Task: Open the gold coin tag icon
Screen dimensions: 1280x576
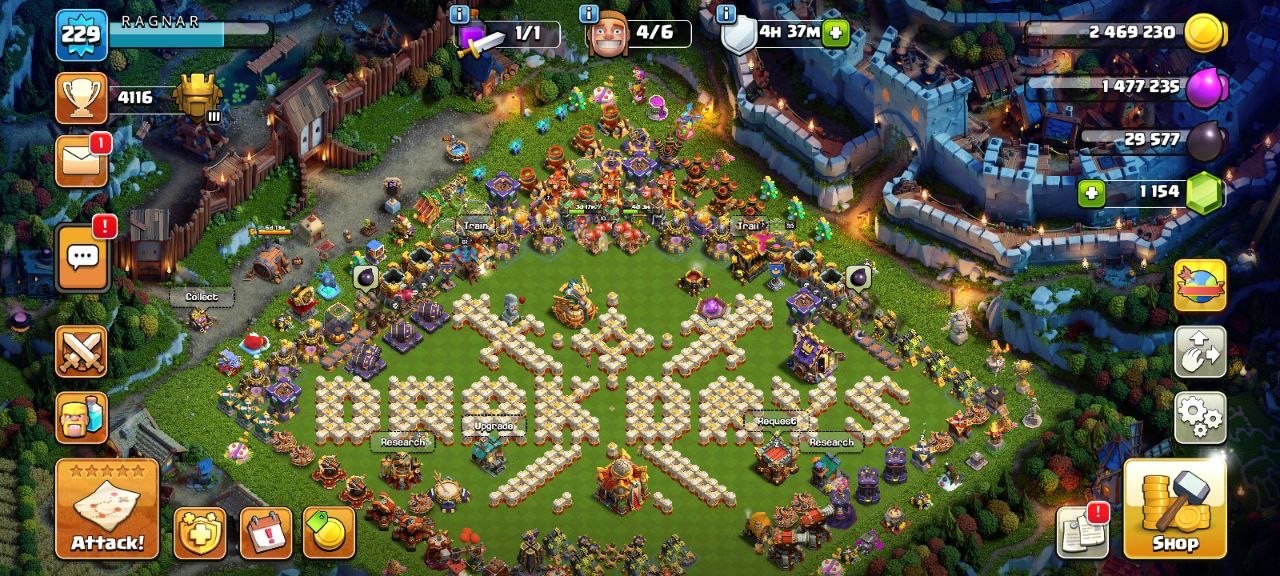Action: coord(329,533)
